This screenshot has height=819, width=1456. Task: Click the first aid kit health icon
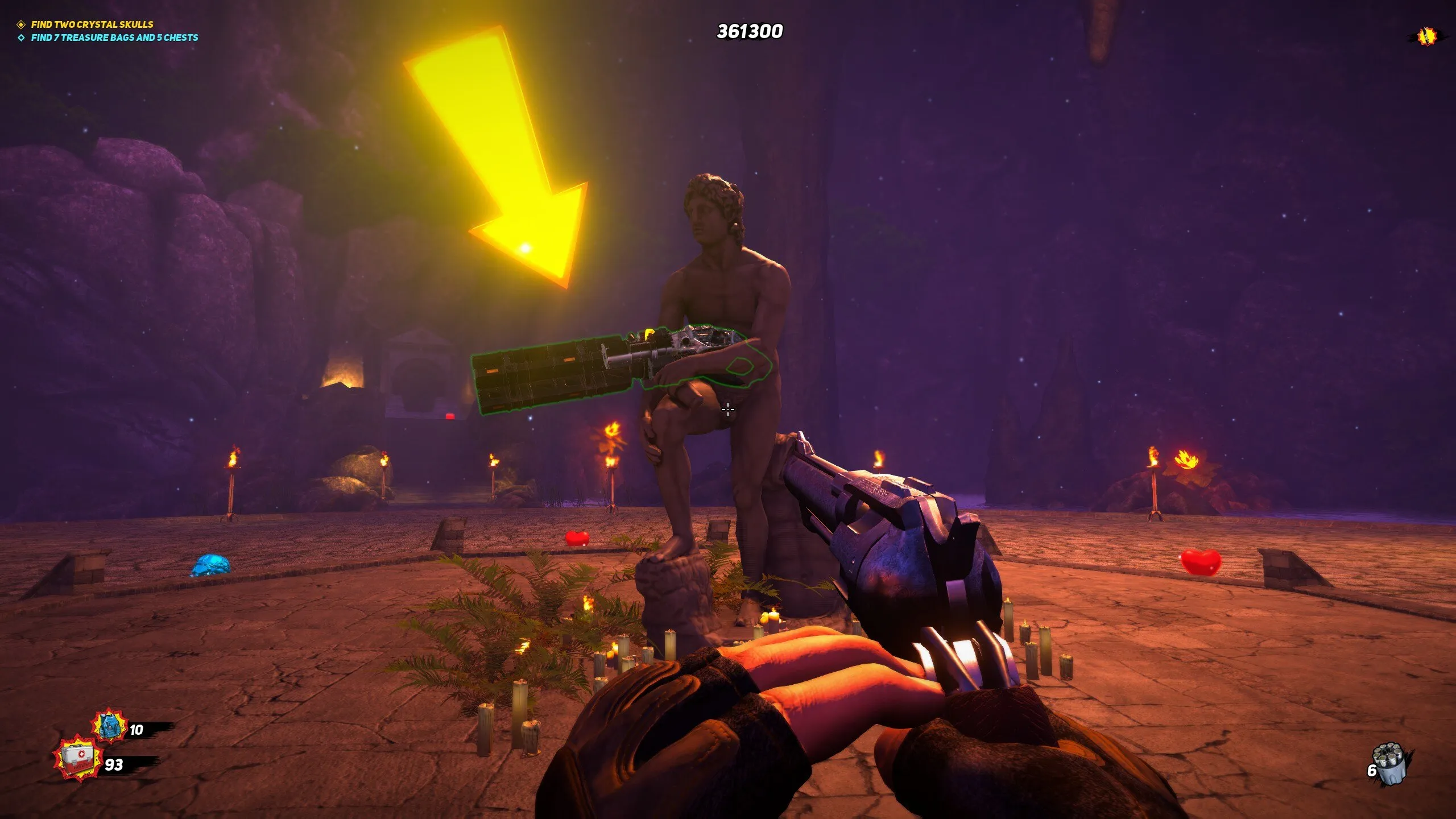[78, 759]
